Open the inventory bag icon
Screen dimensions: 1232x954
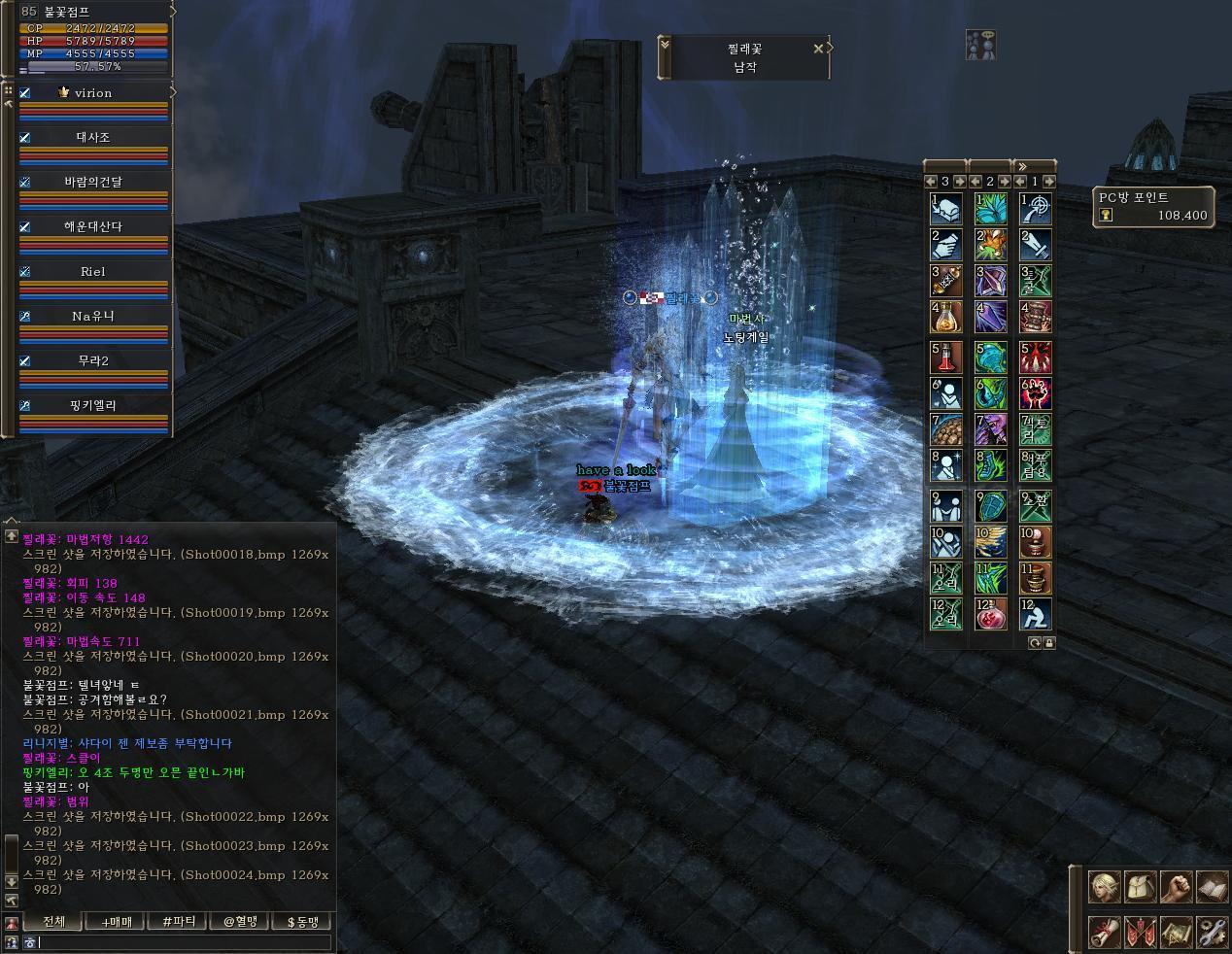tap(1140, 887)
